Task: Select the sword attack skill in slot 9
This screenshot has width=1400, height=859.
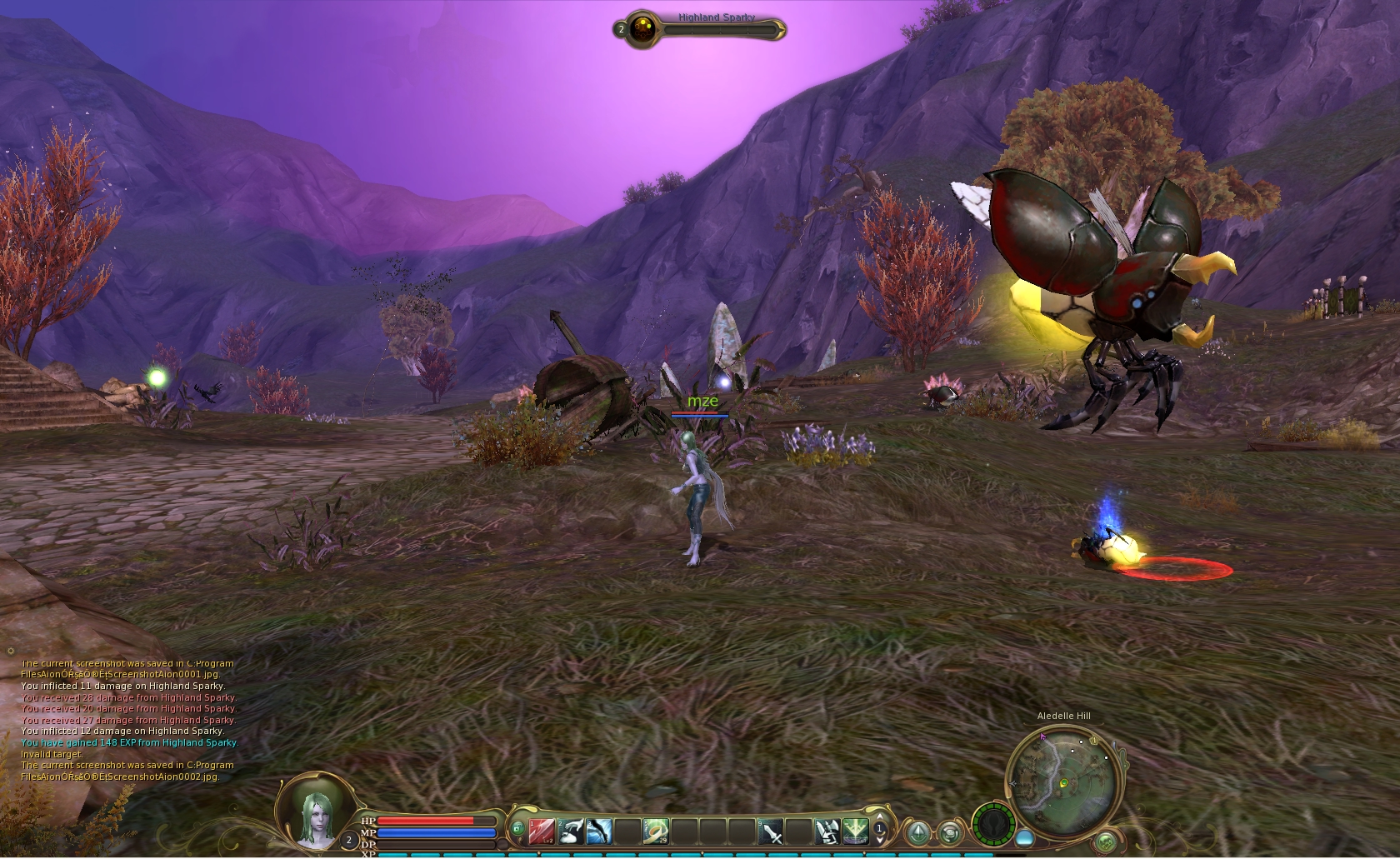Action: (771, 831)
